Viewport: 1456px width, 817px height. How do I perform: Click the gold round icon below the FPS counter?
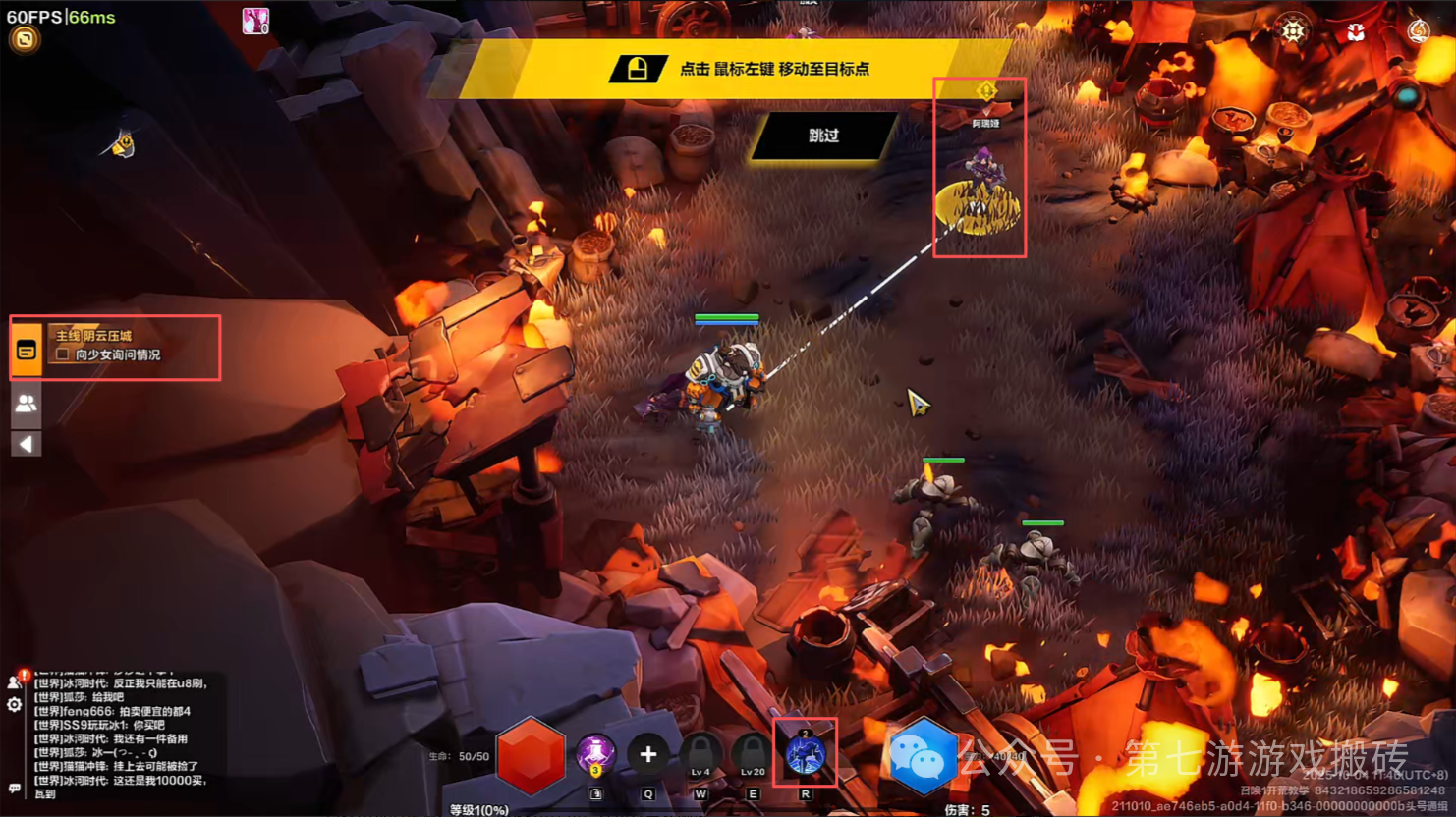click(x=25, y=39)
